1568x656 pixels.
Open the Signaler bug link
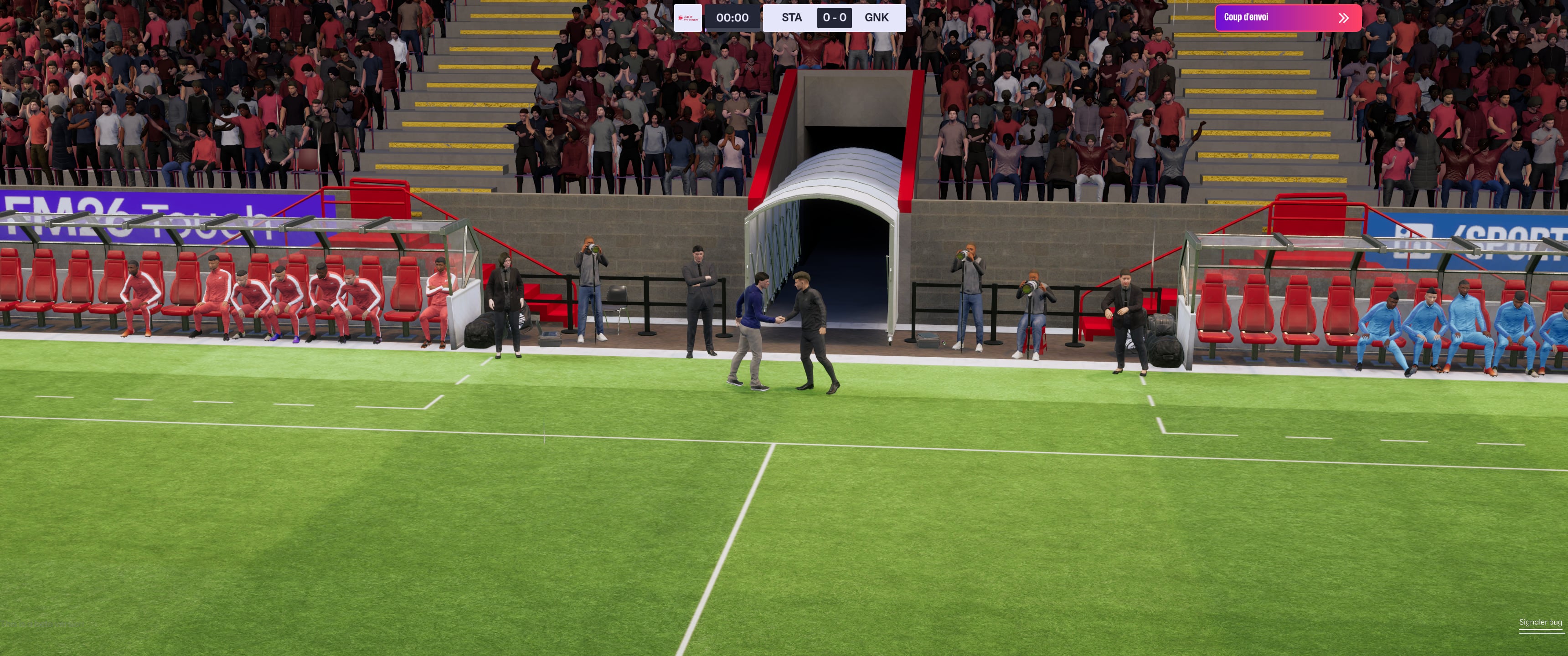click(1539, 622)
